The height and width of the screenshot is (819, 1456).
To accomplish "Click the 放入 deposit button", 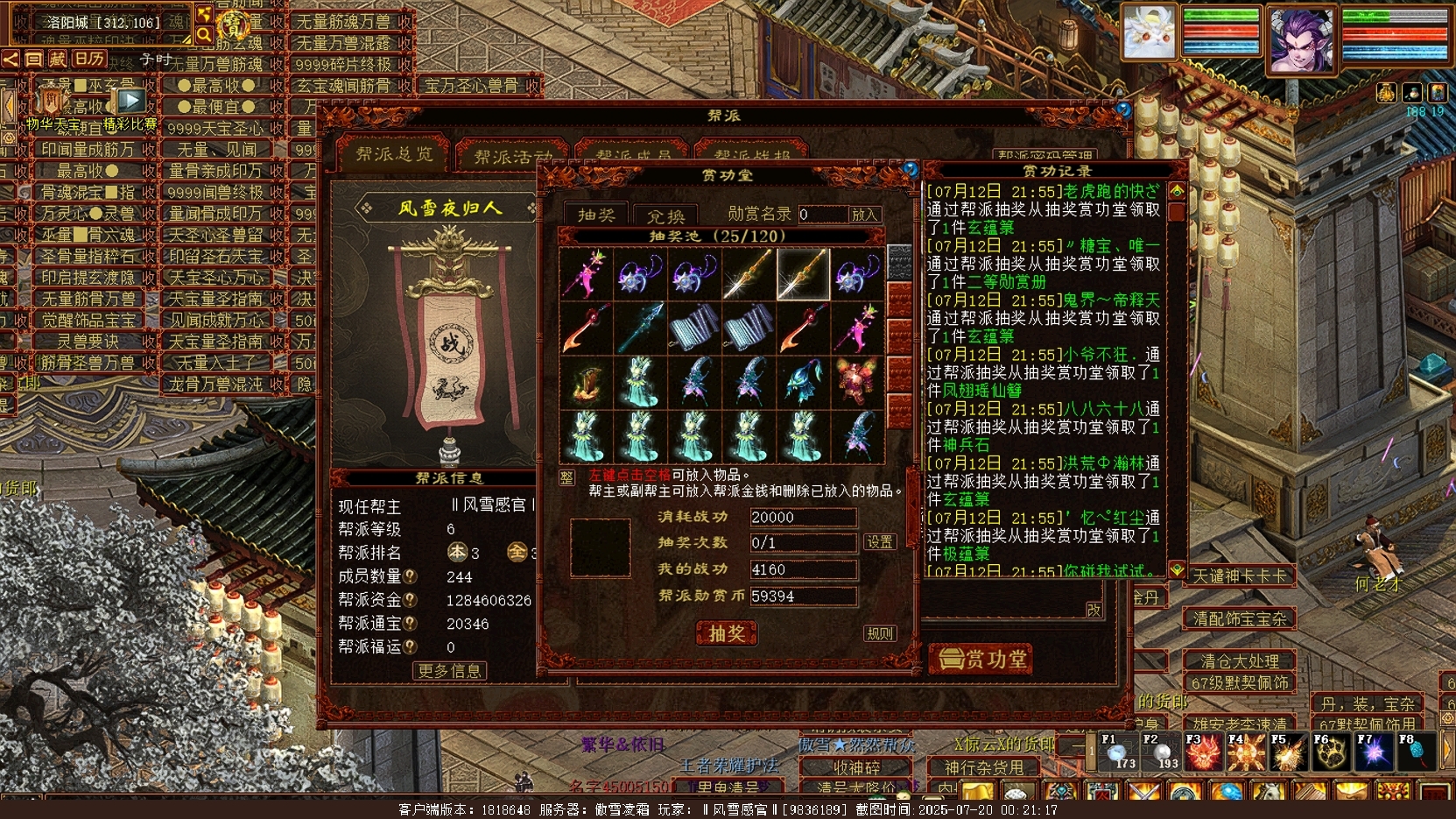I will tap(863, 214).
